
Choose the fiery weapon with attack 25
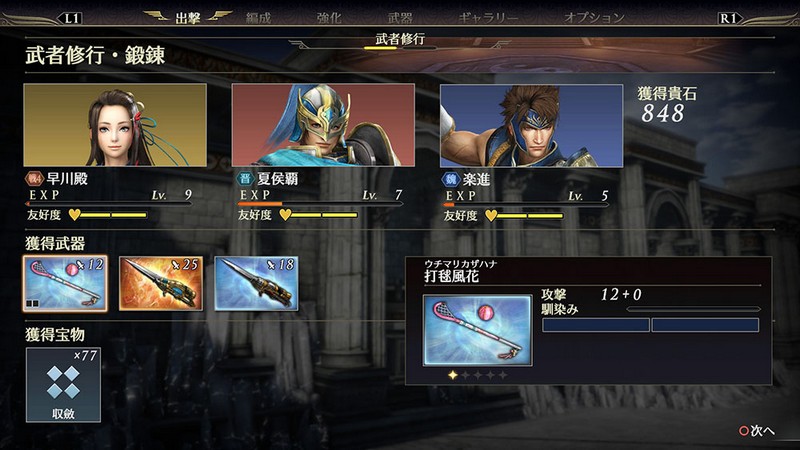[x=161, y=283]
